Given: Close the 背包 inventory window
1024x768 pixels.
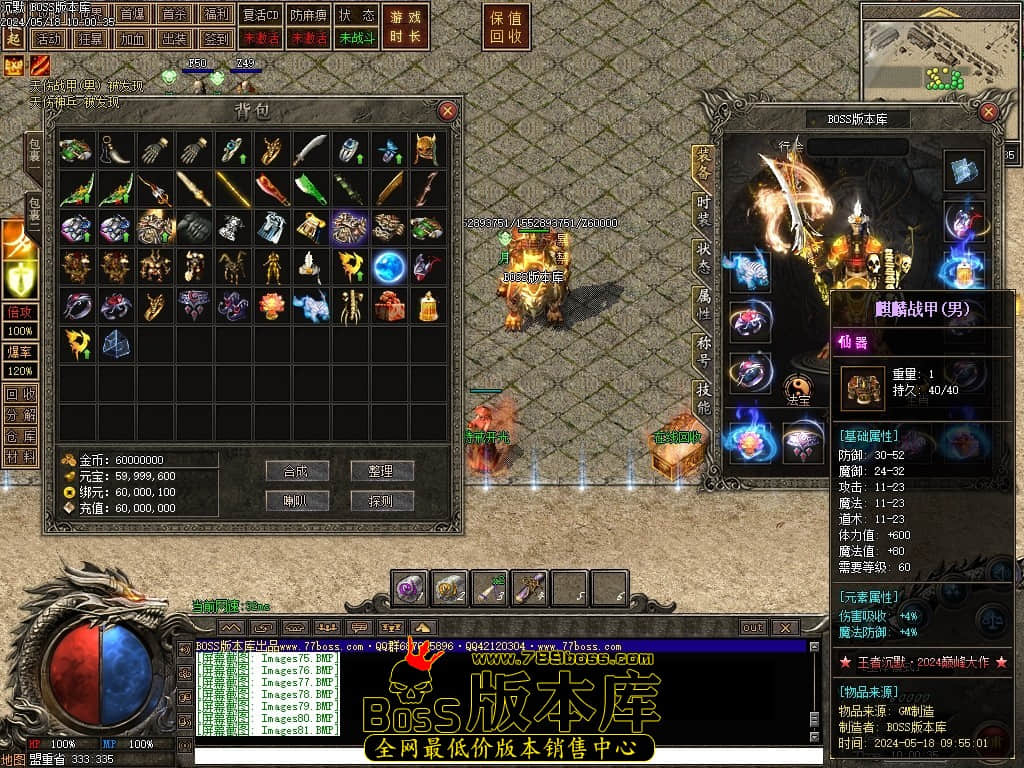Looking at the screenshot, I should pyautogui.click(x=448, y=111).
